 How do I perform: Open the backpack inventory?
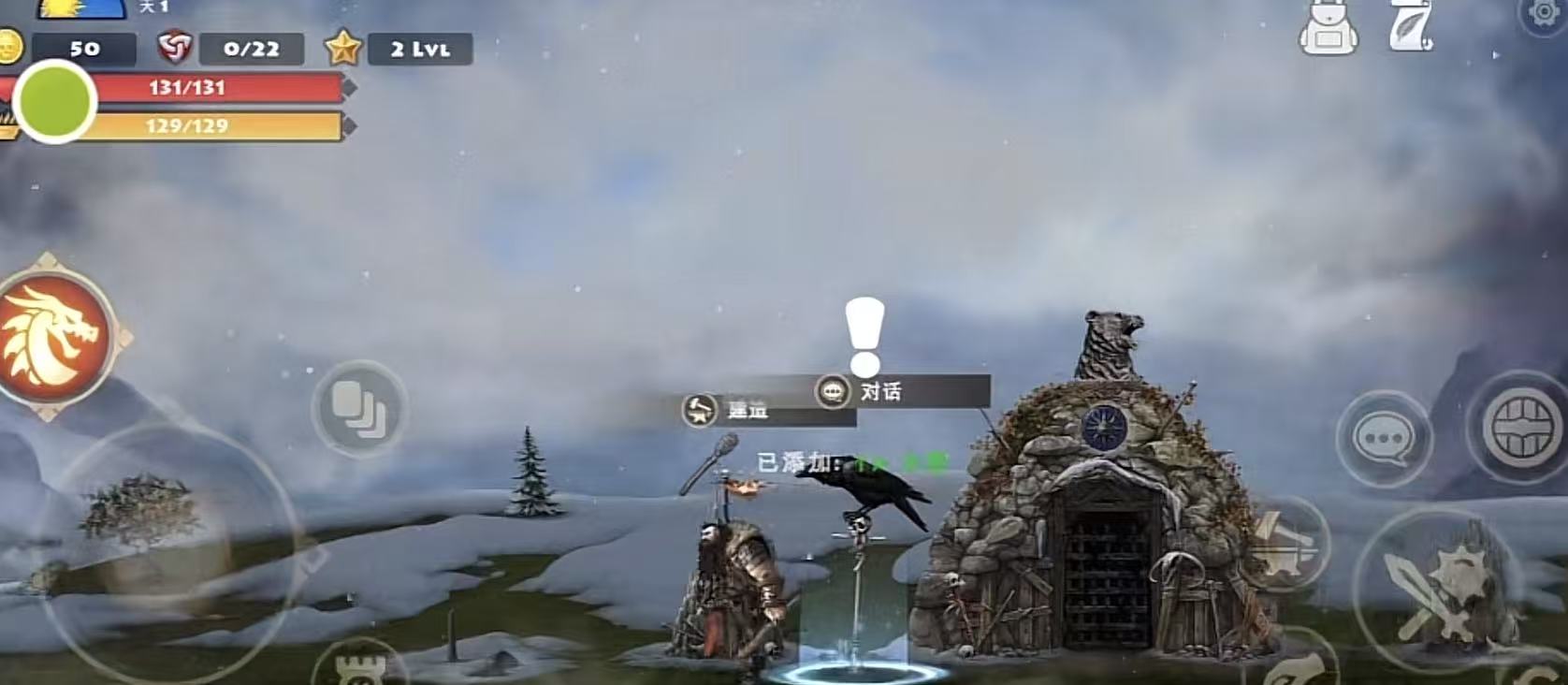[1328, 29]
